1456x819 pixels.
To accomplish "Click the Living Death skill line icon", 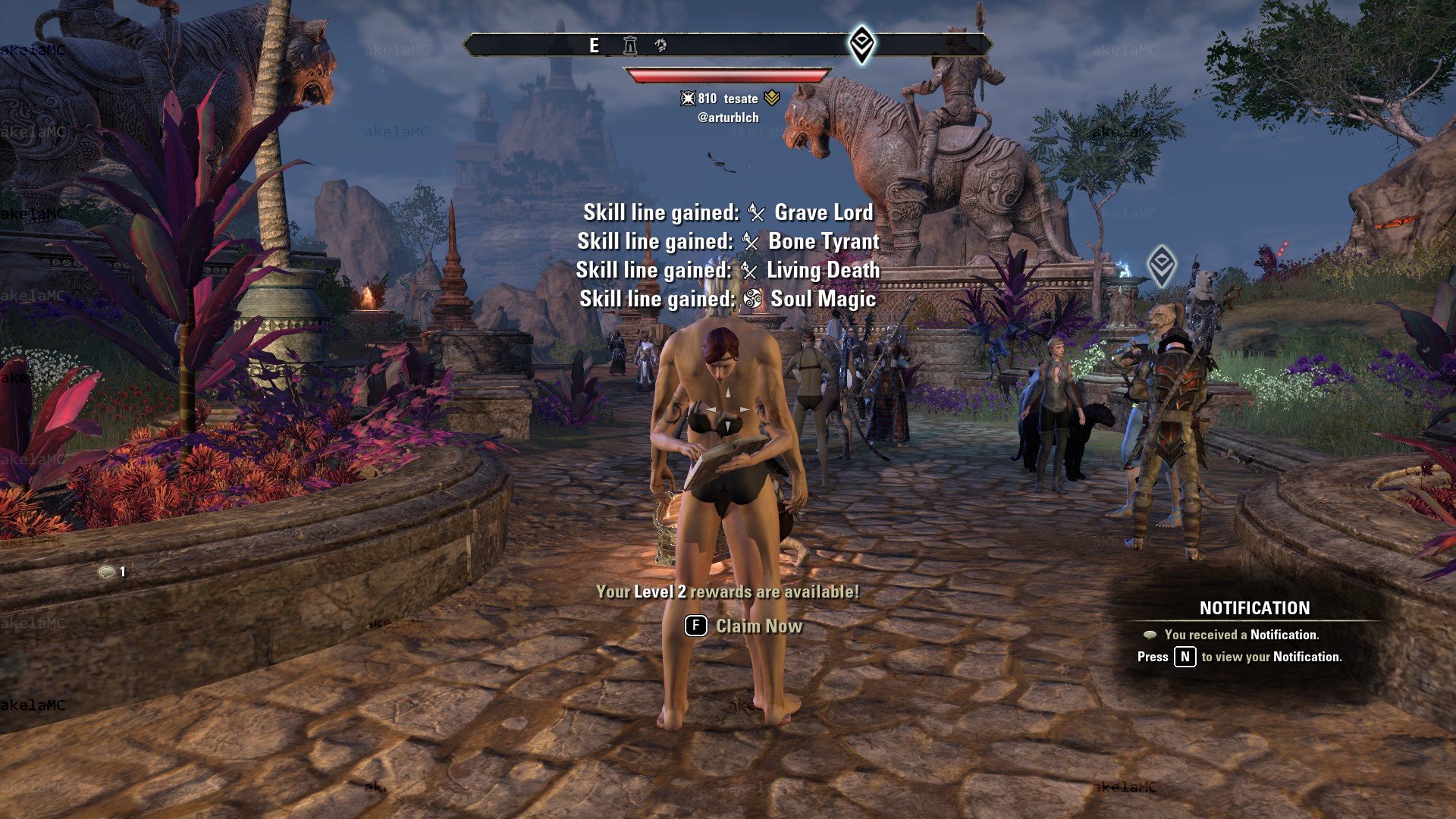I will point(751,270).
